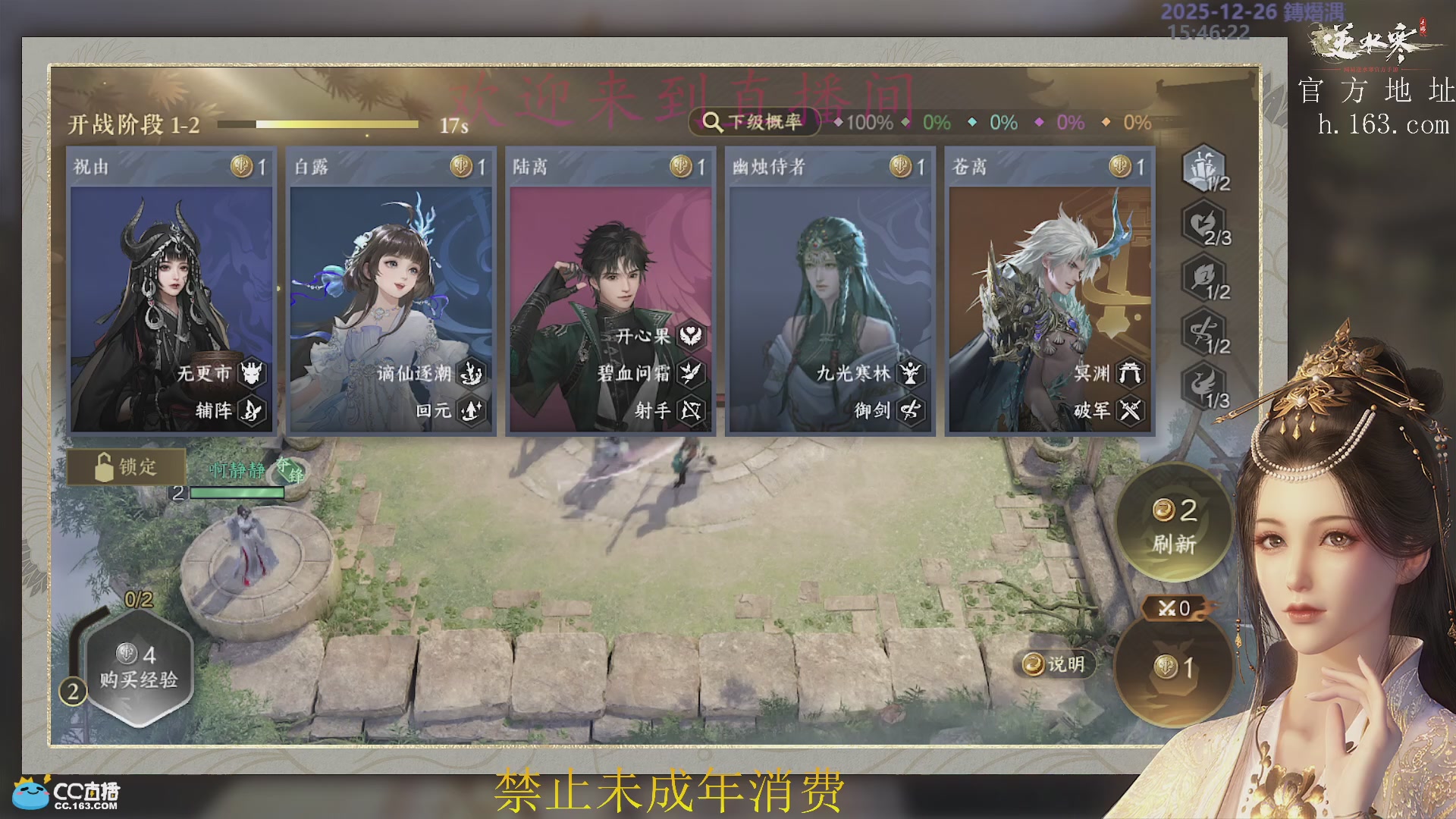The width and height of the screenshot is (1456, 819).
Task: Click the purple diamond 0% probability swatch
Action: pyautogui.click(x=1040, y=120)
